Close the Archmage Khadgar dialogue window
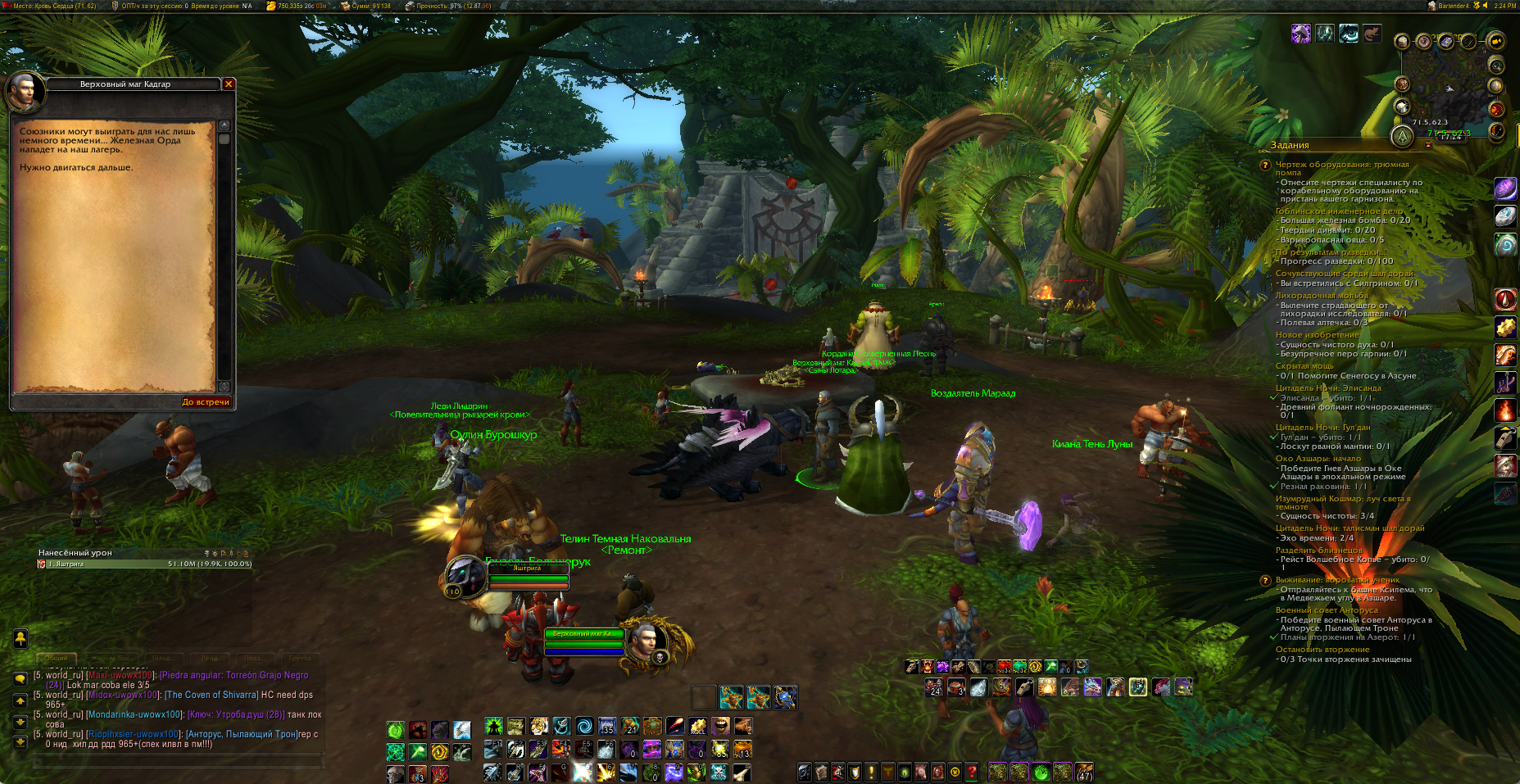1520x784 pixels. [229, 84]
